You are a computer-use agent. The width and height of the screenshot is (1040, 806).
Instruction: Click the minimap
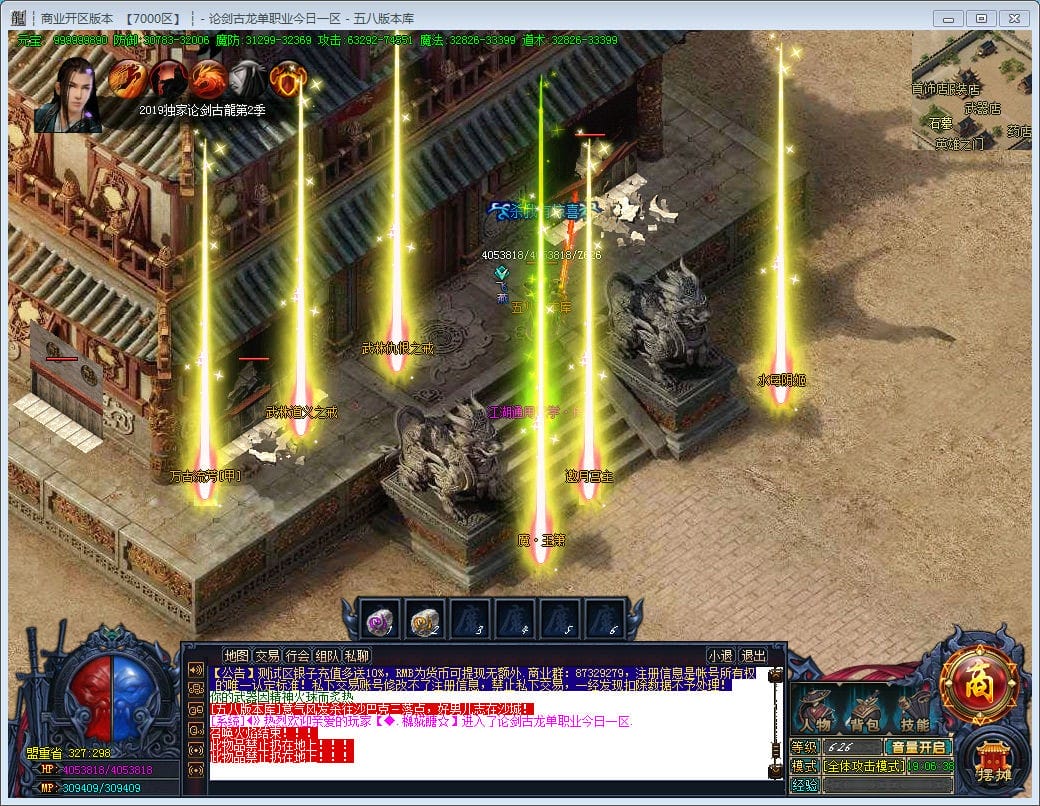click(970, 92)
